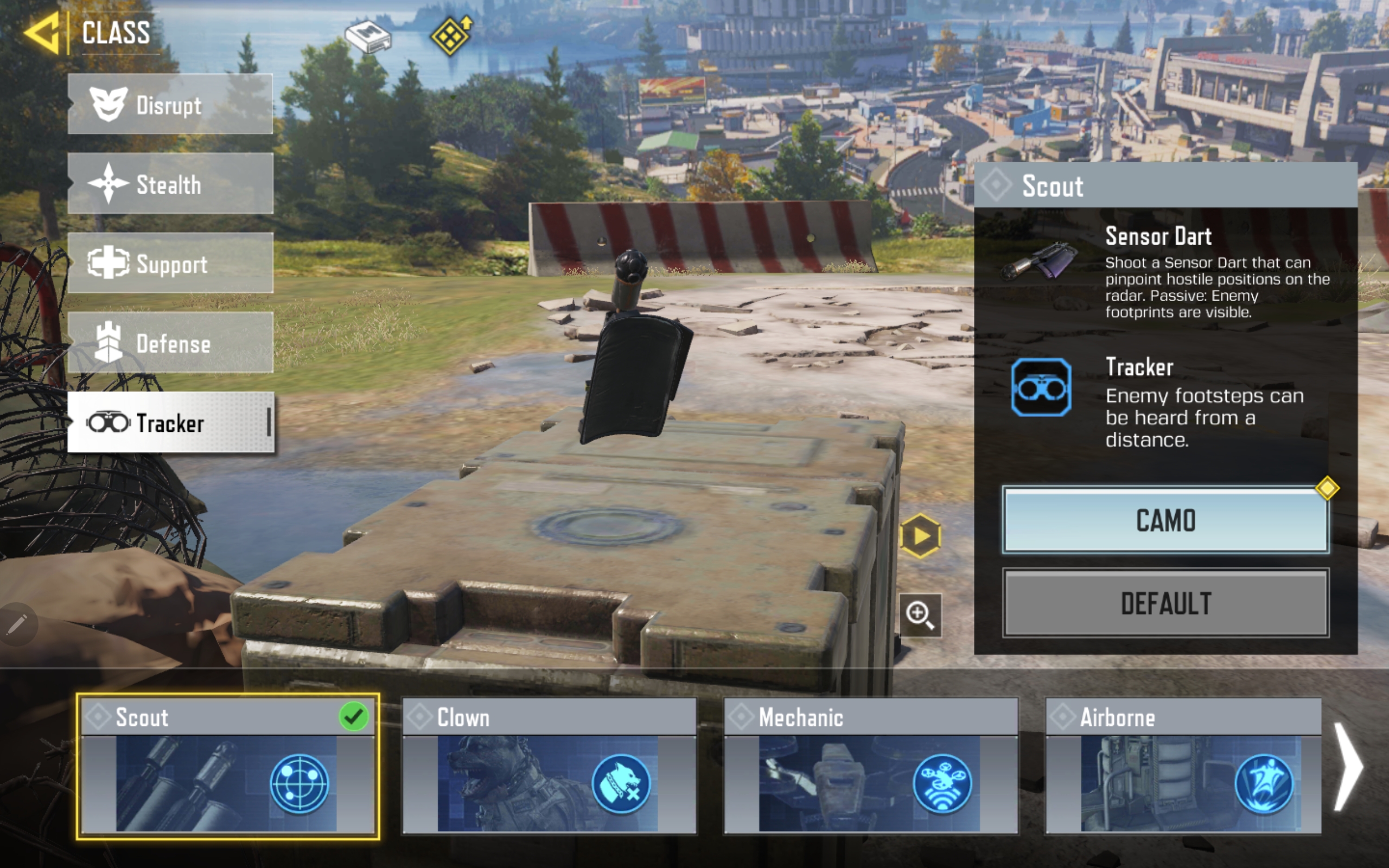Play the class preview video

920,536
